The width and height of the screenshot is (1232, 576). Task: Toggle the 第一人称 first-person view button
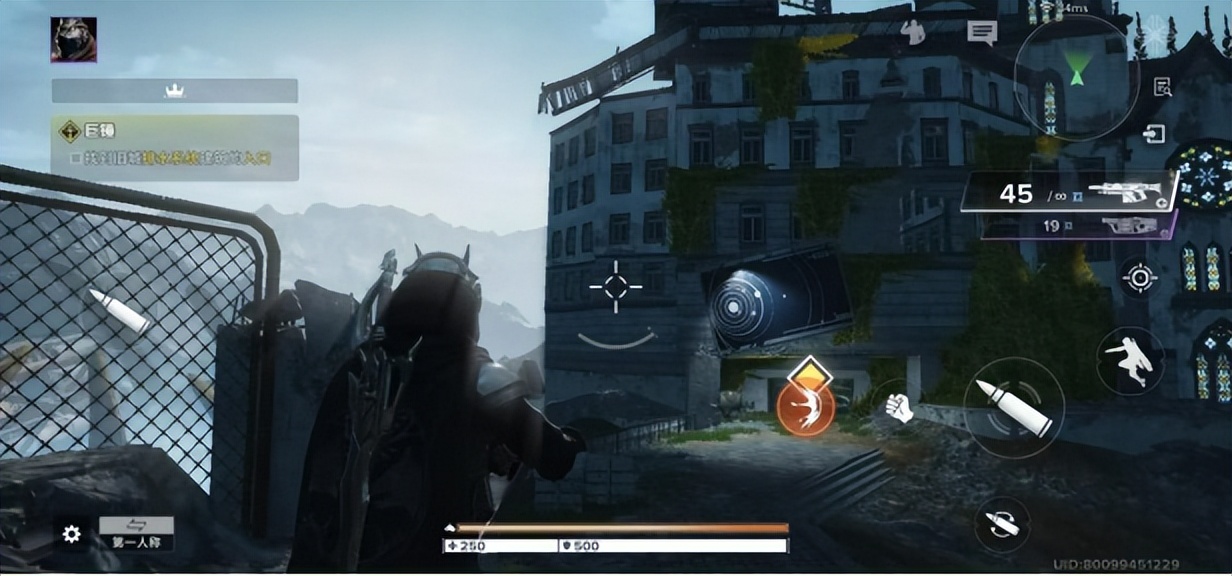point(136,533)
